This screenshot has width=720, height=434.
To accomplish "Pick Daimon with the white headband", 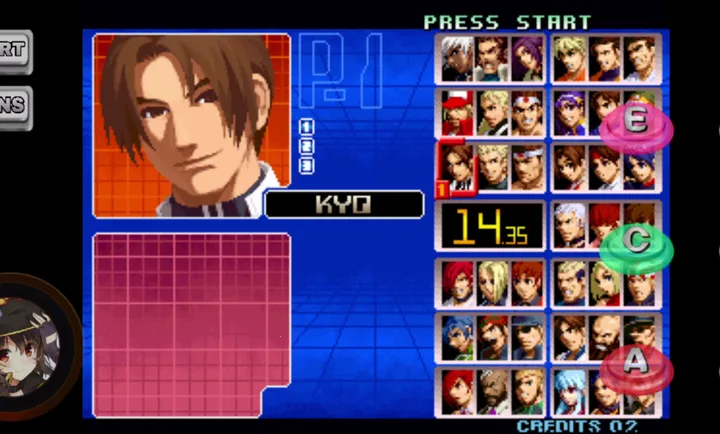I will [x=528, y=168].
